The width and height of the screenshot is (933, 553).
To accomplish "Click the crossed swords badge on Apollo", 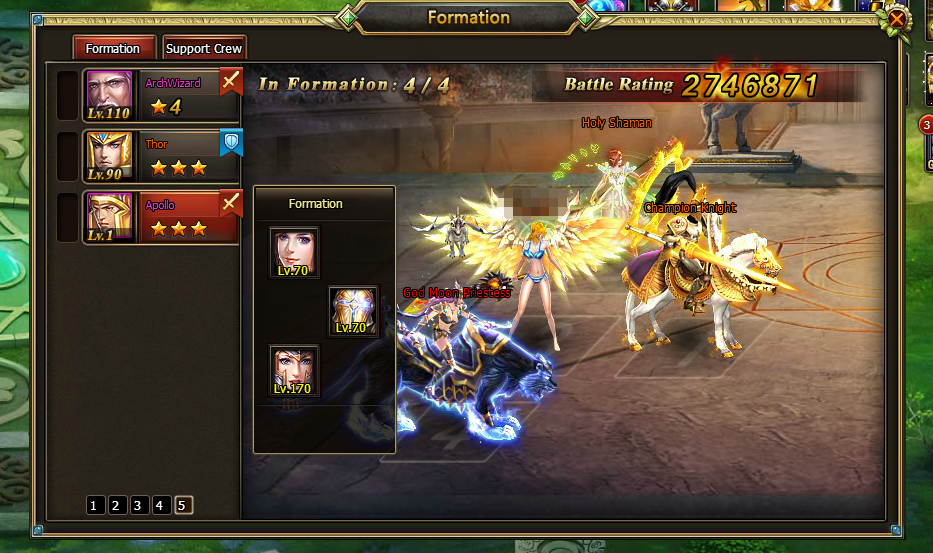I will click(231, 204).
